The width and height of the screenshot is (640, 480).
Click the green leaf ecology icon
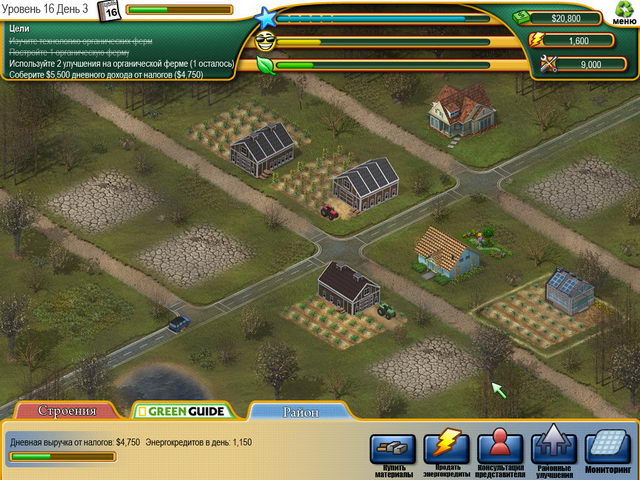265,66
